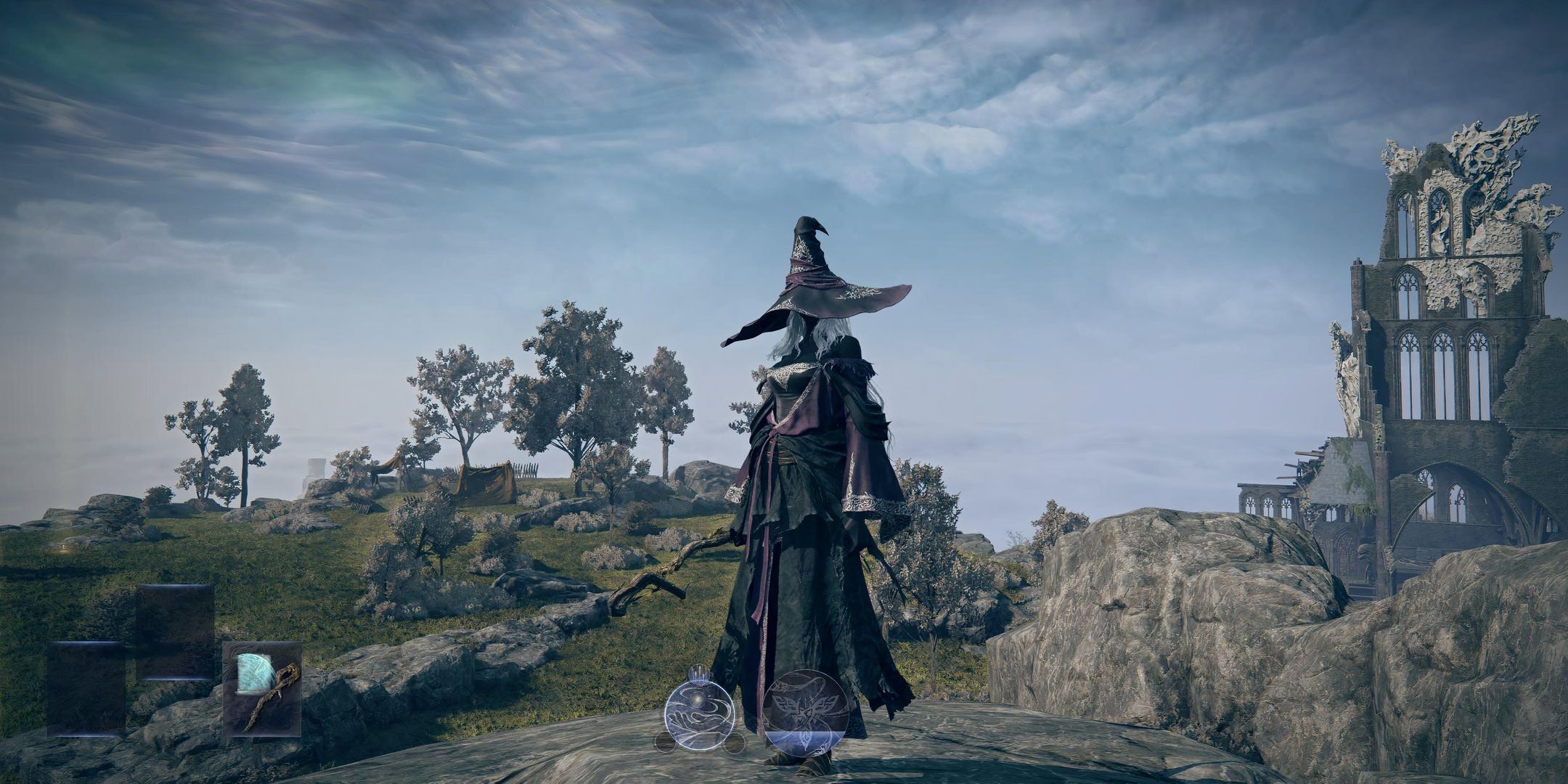This screenshot has height=784, width=1568.
Task: Toggle the glowing sorcery selection ring
Action: pos(700,717)
